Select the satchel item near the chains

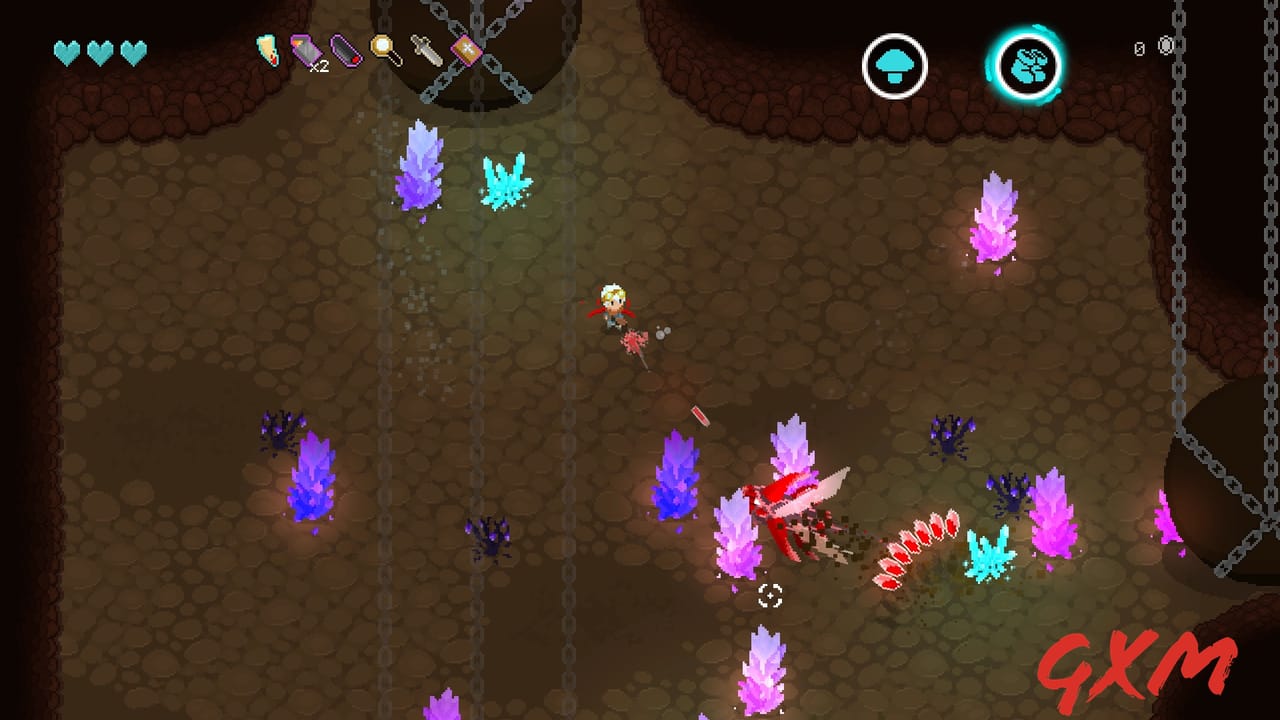coord(466,48)
